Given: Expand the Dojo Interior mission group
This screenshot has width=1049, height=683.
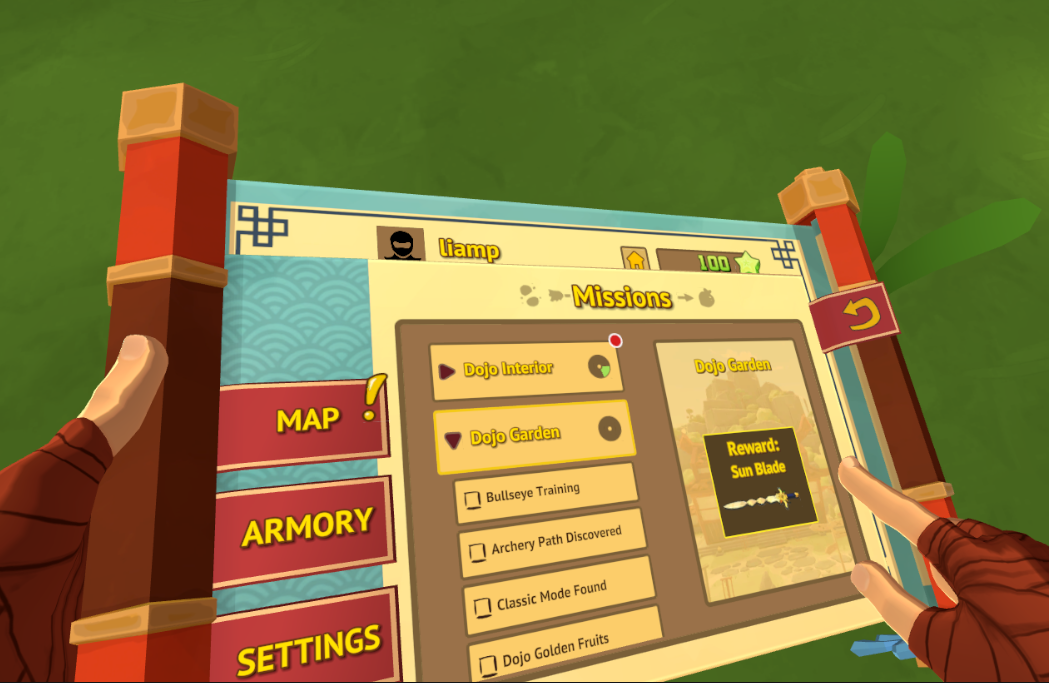Looking at the screenshot, I should tap(525, 369).
